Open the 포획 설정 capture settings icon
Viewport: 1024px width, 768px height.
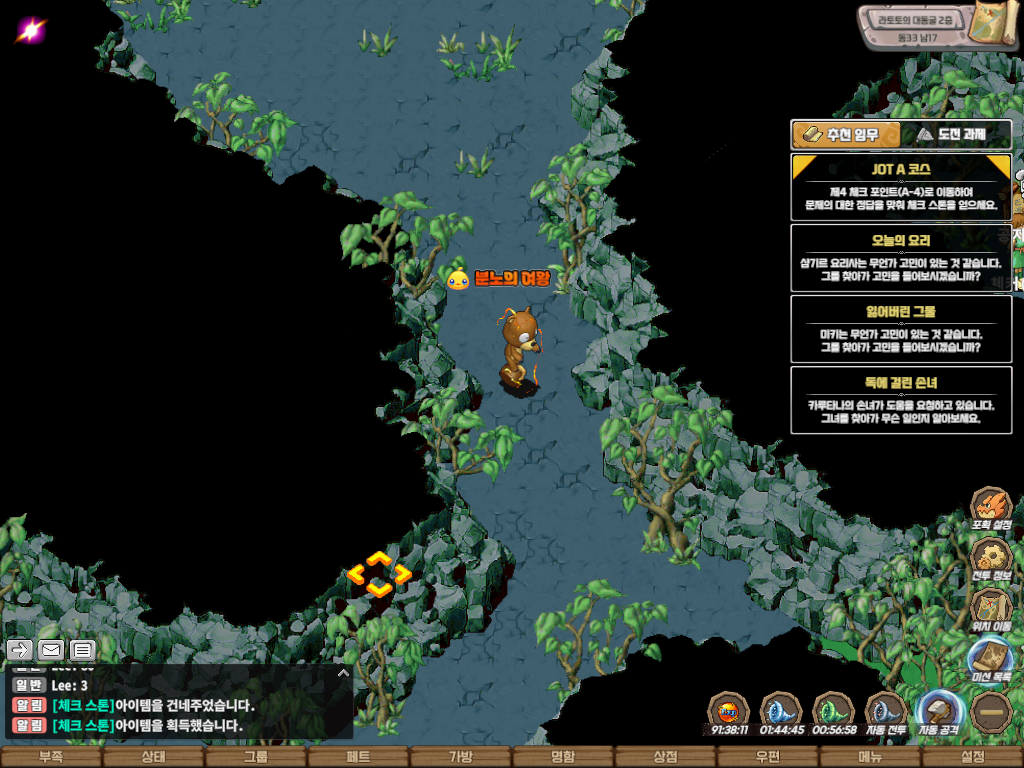point(991,508)
